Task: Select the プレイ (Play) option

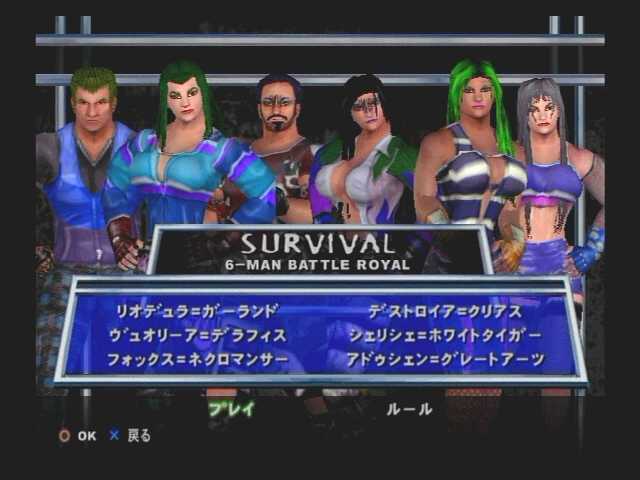Action: coord(231,408)
